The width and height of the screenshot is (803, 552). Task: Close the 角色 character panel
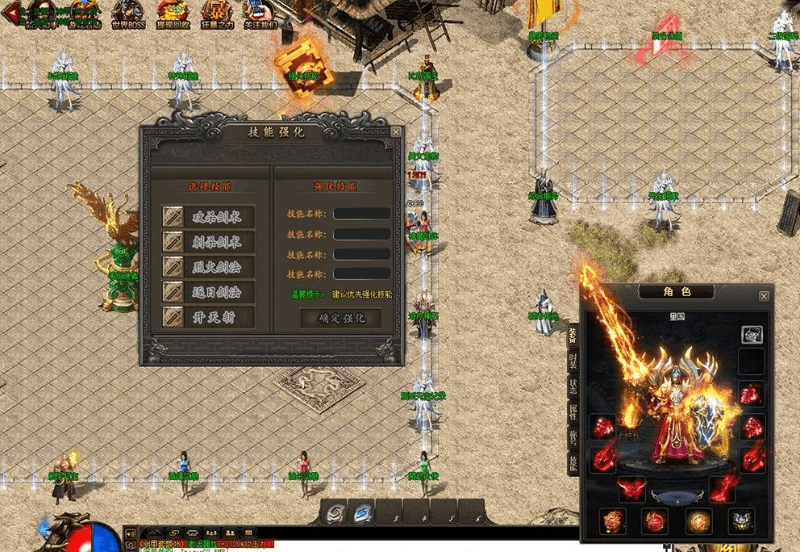point(765,296)
